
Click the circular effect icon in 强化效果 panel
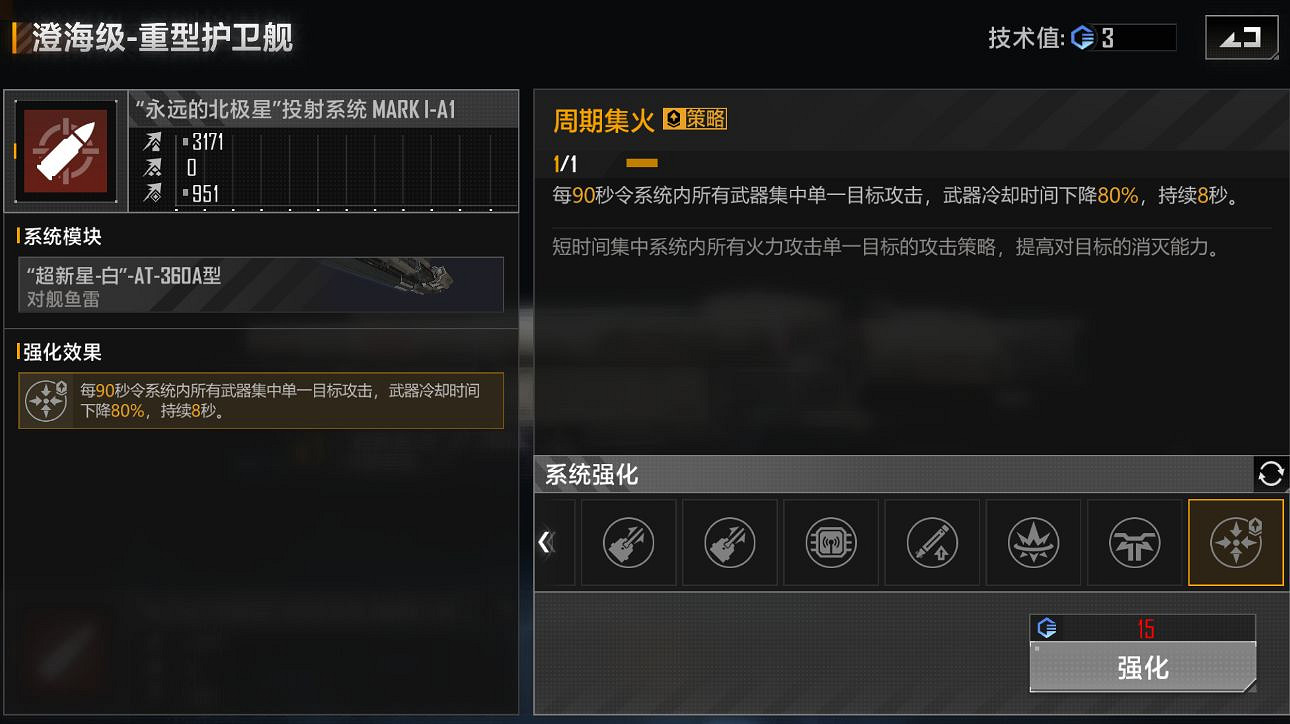coord(46,400)
